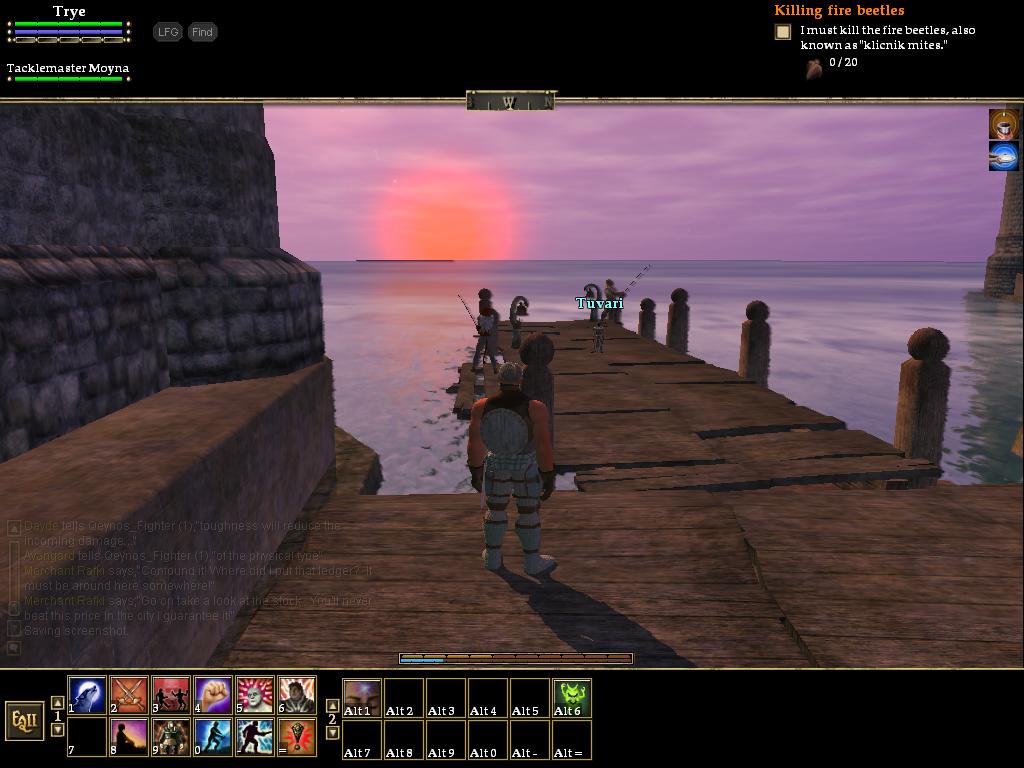Click the LFG button
1024x768 pixels.
(168, 32)
